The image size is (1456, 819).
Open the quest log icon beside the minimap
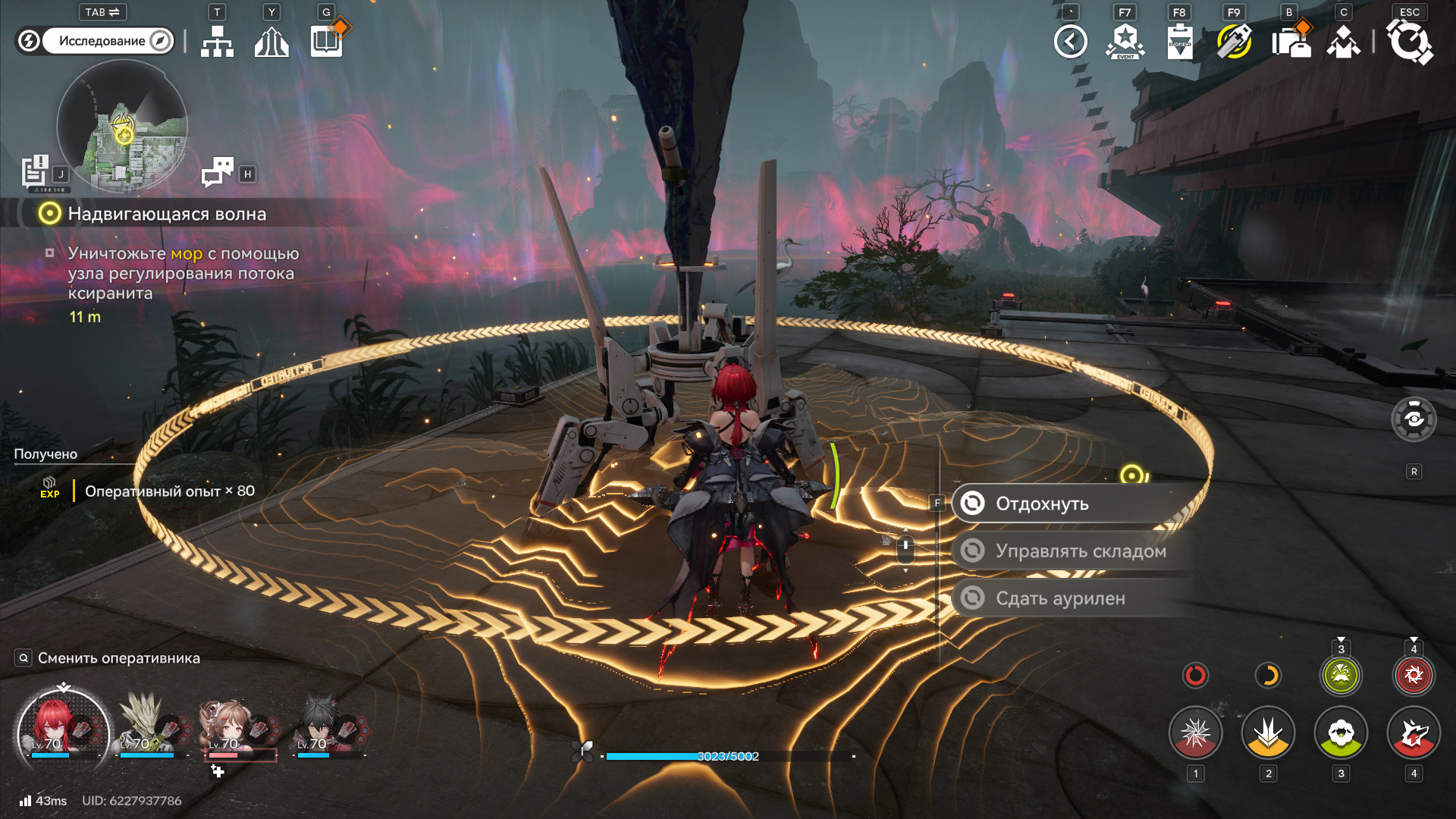click(x=35, y=171)
